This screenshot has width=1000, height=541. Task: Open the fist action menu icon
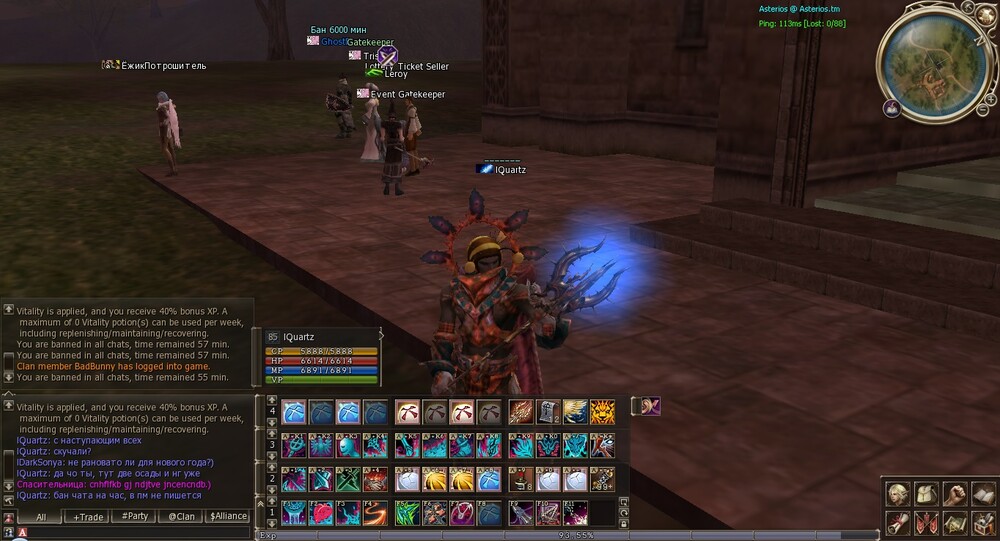tap(955, 494)
